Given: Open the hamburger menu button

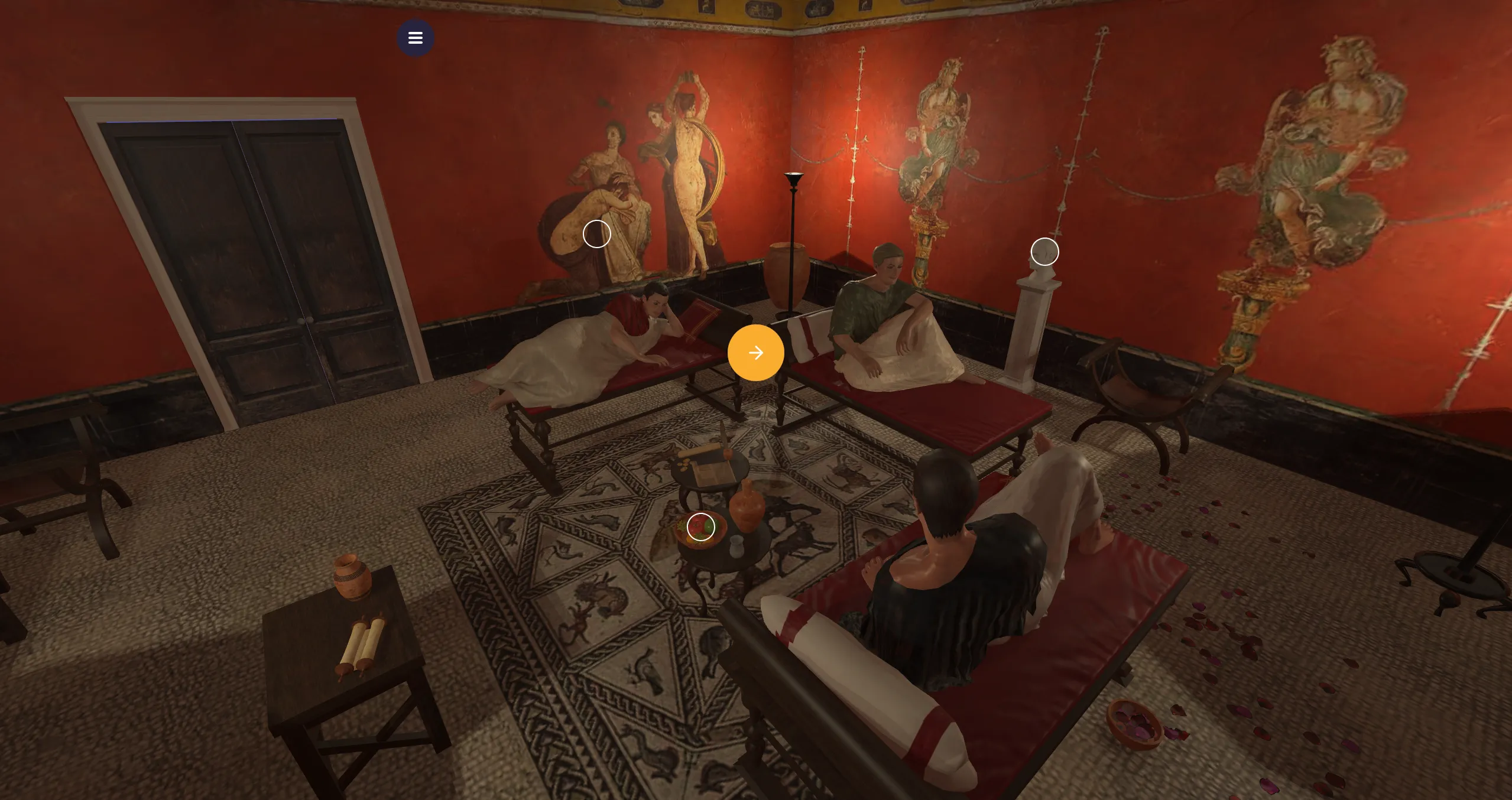Looking at the screenshot, I should click(415, 38).
